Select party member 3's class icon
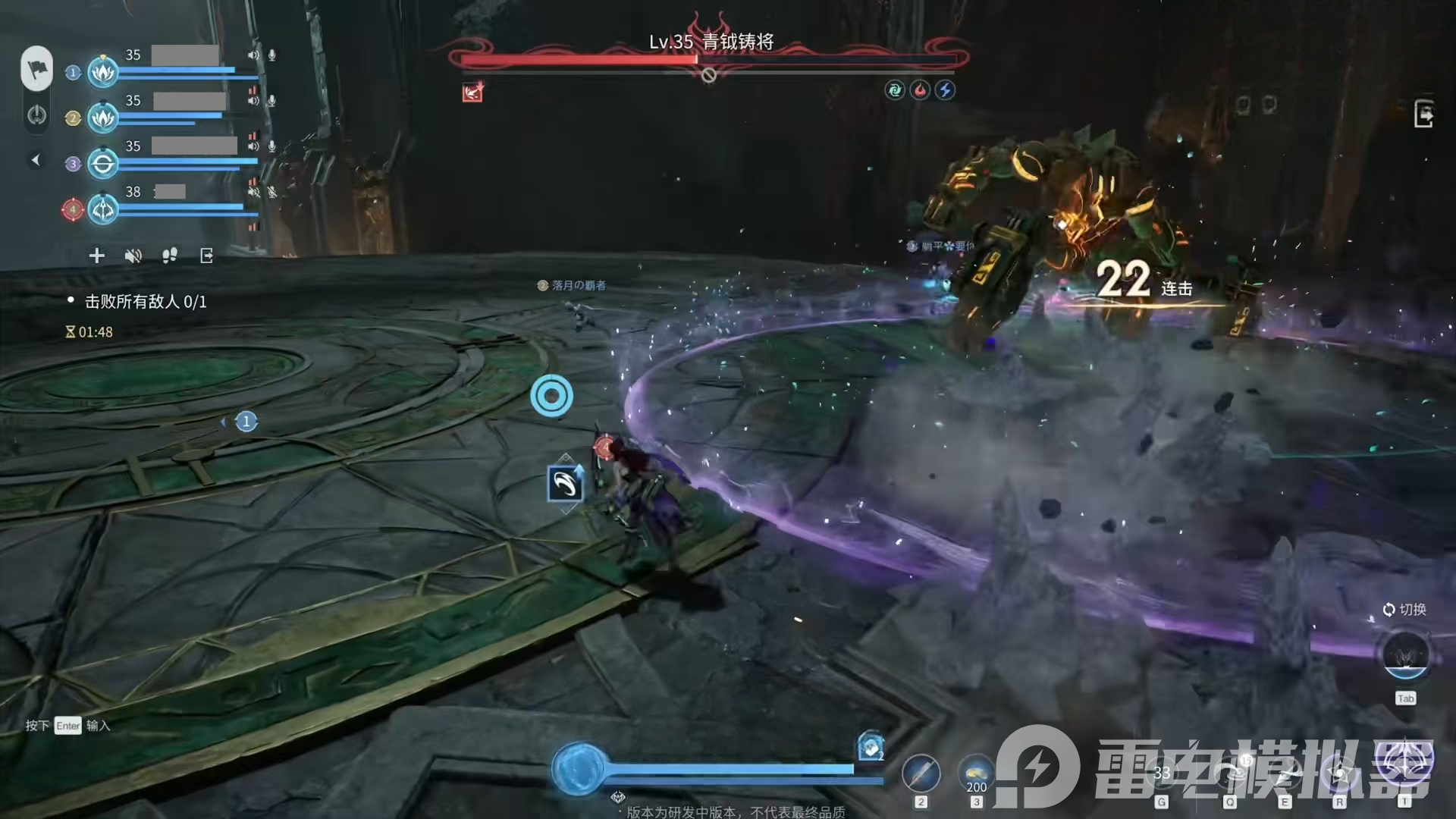 pyautogui.click(x=102, y=164)
